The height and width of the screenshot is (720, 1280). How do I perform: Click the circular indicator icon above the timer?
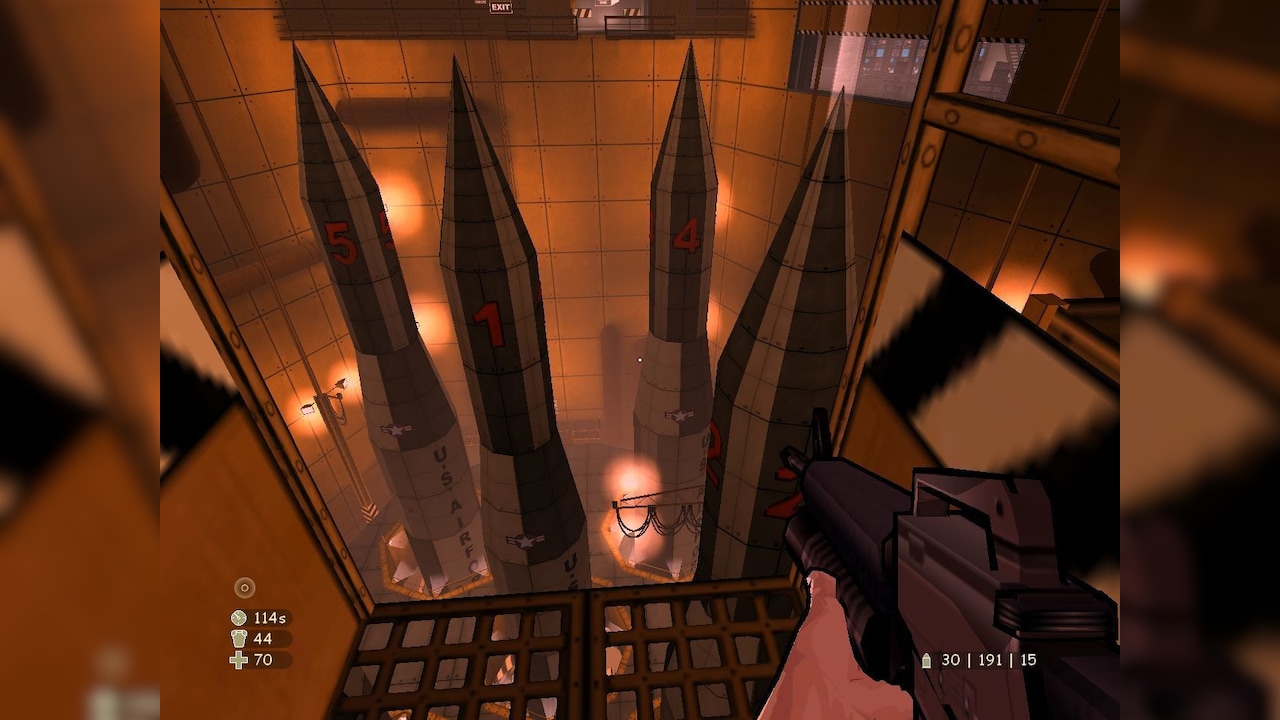point(245,588)
